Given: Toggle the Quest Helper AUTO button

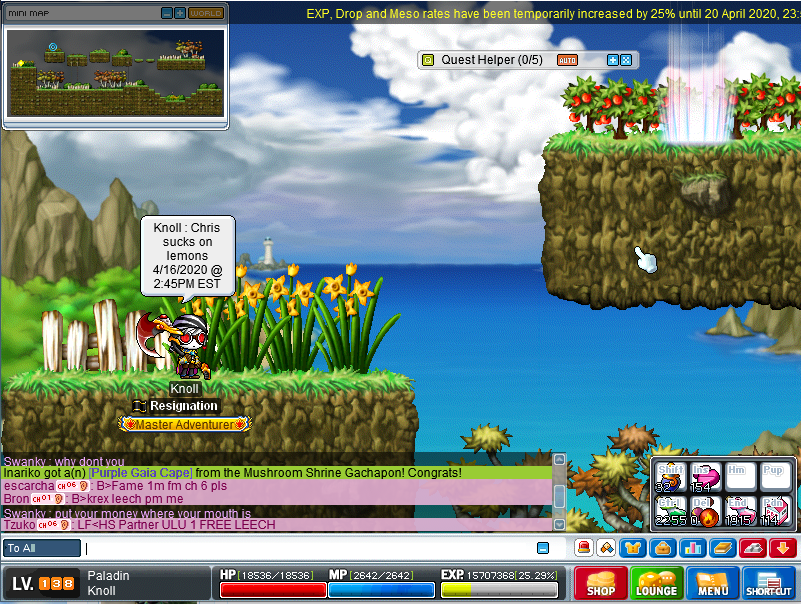Looking at the screenshot, I should click(567, 60).
